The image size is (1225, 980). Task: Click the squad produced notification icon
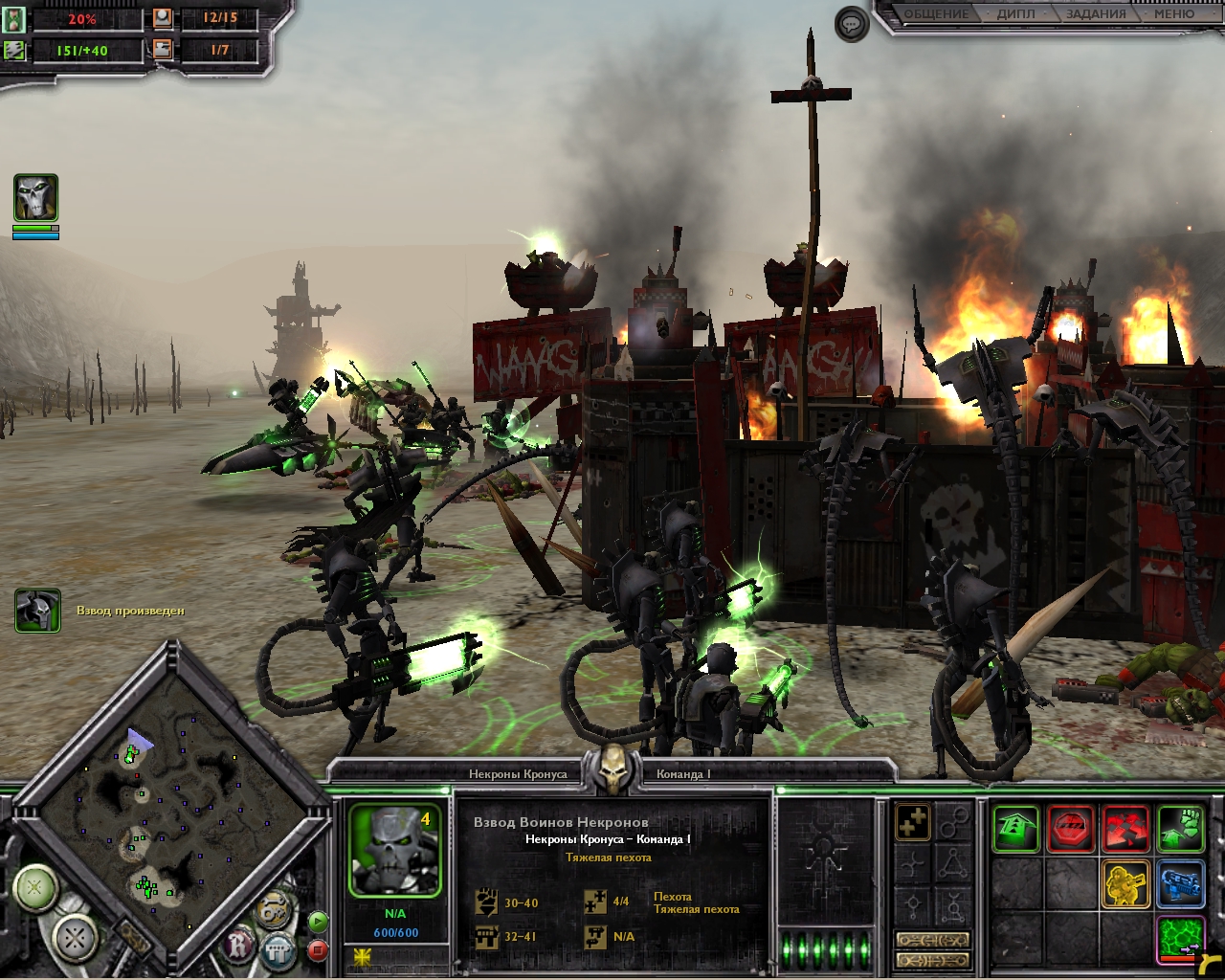tap(38, 611)
